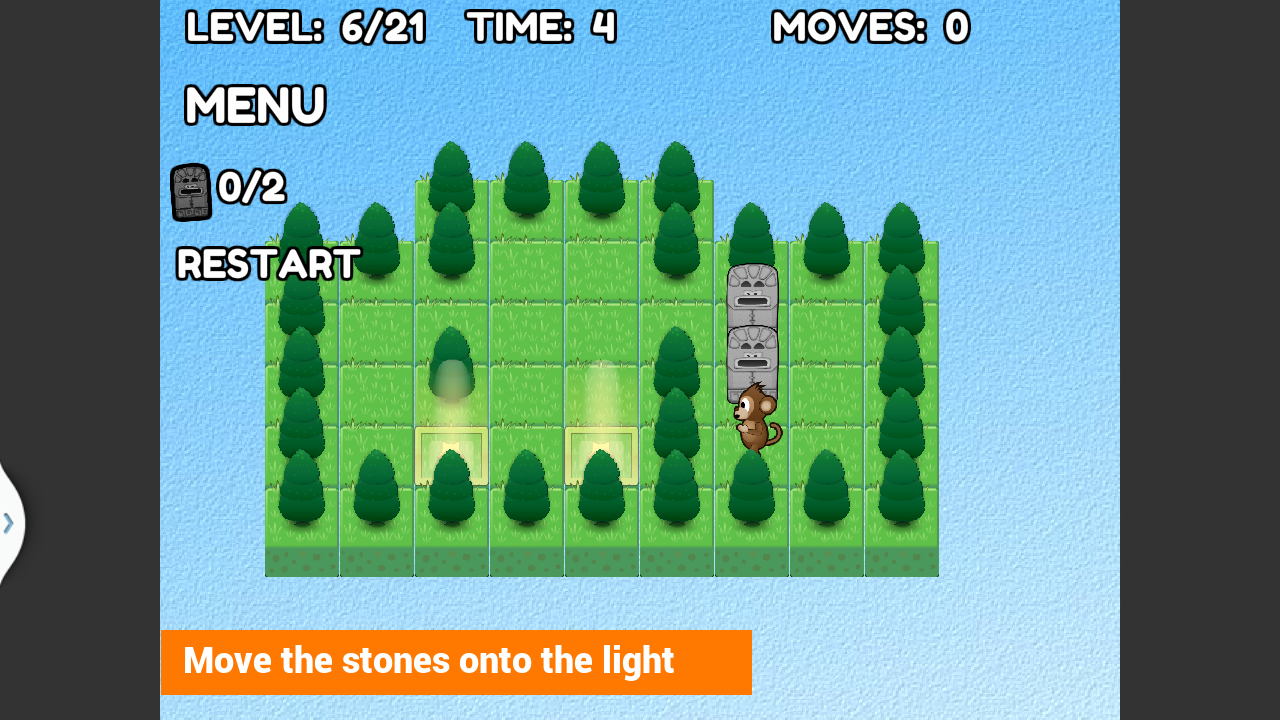This screenshot has height=720, width=1280.
Task: Click the left glowing light tile
Action: (450, 455)
